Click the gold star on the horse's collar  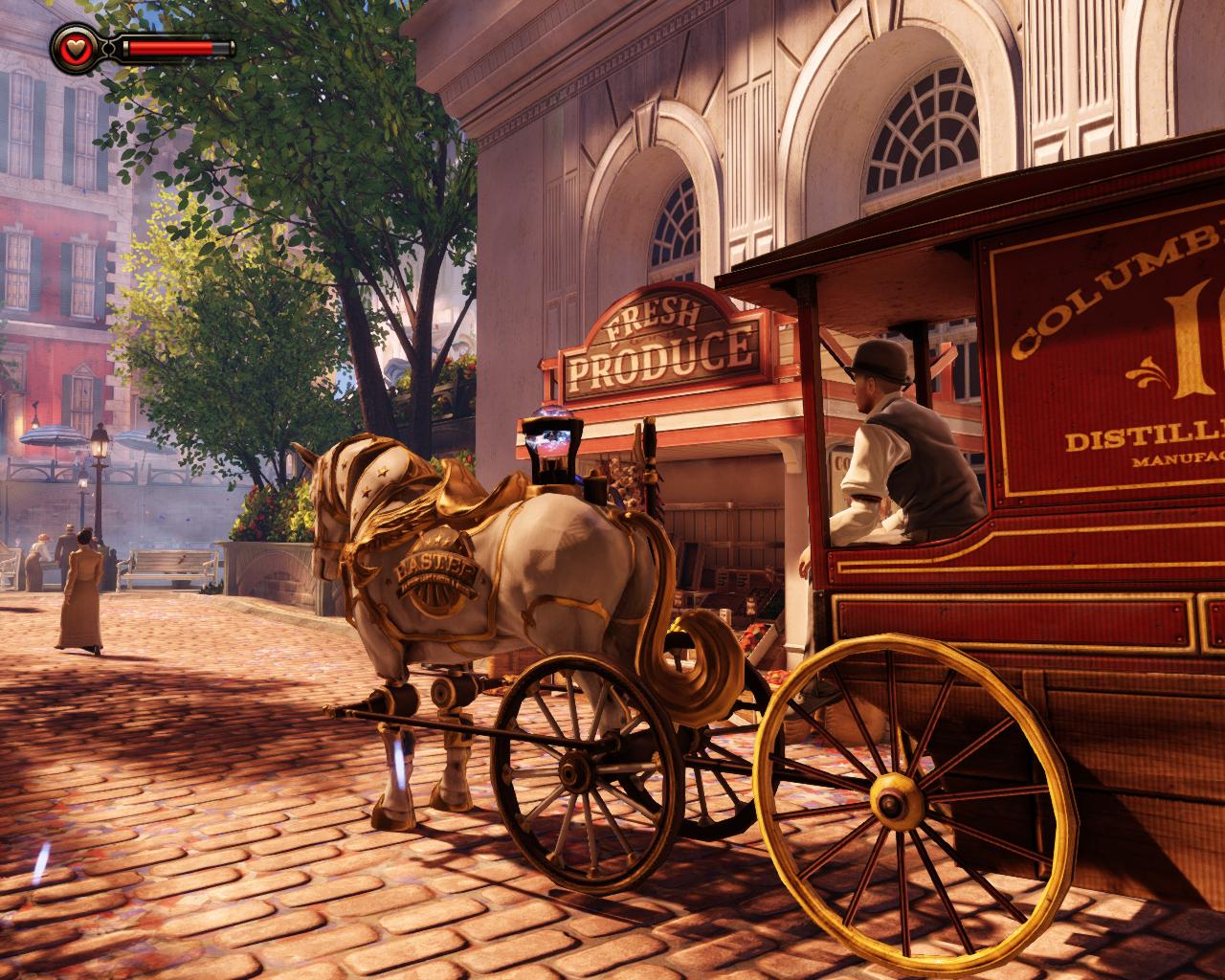[x=382, y=470]
